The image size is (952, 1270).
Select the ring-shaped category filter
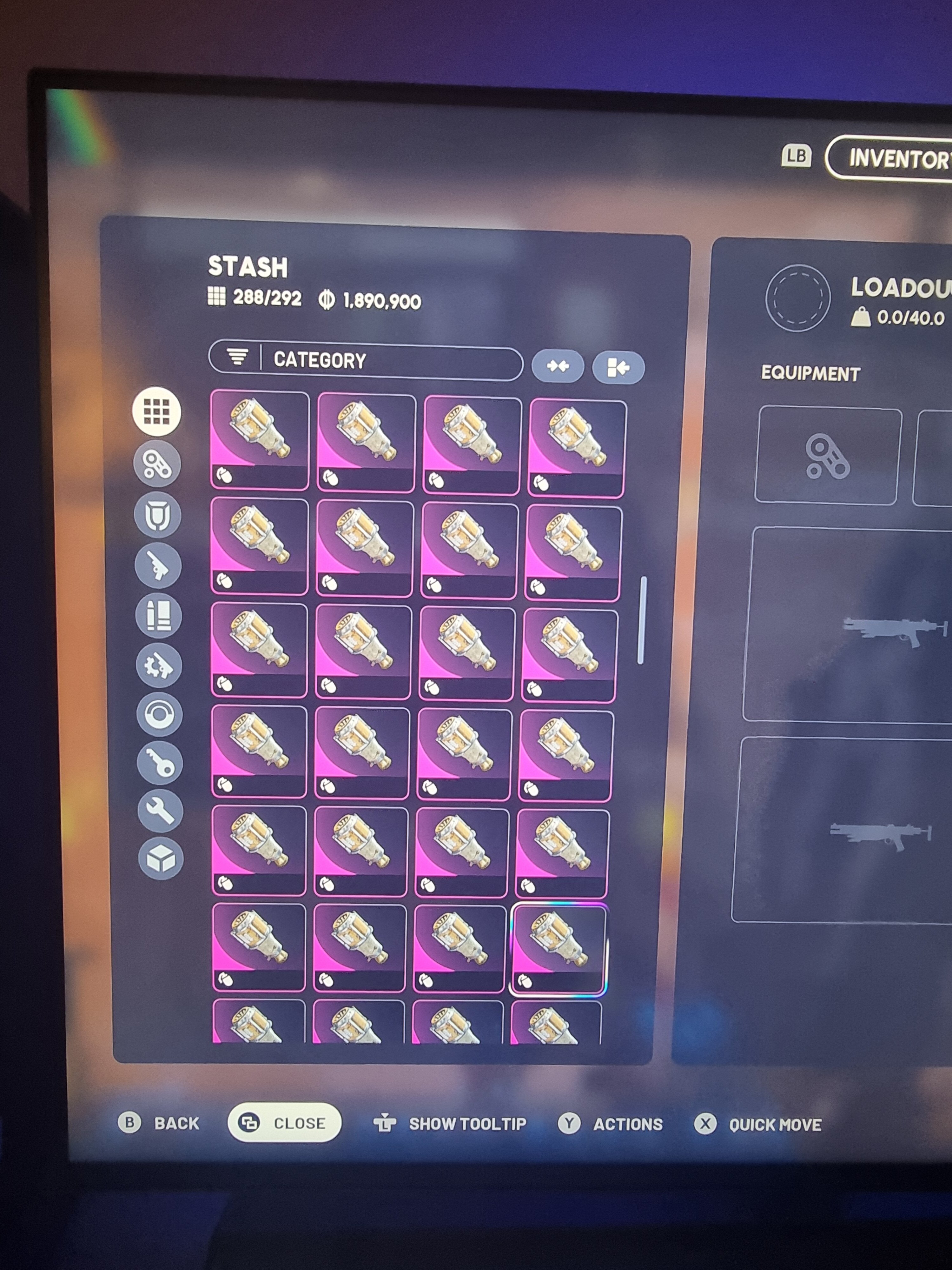(160, 715)
